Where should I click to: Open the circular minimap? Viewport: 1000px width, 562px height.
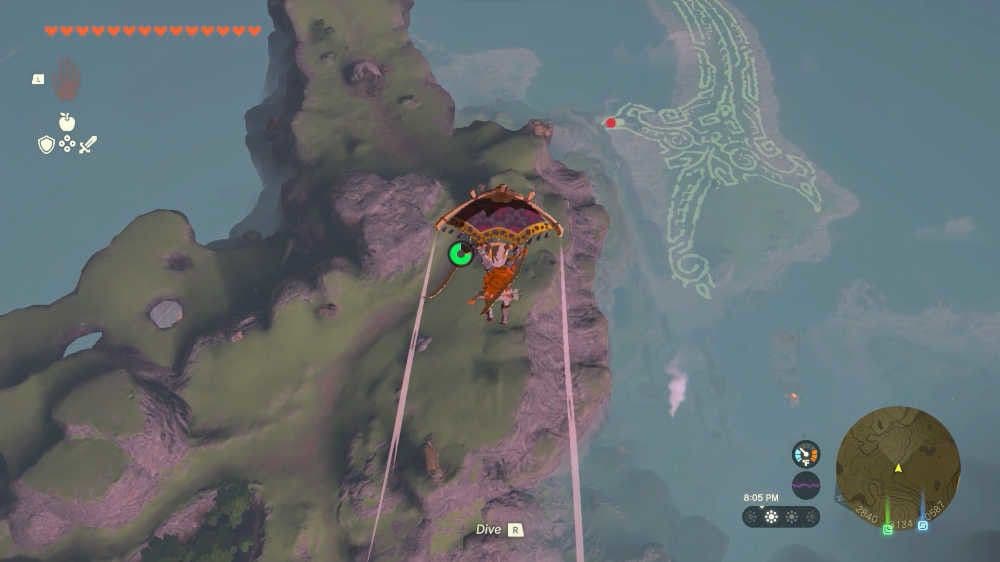click(898, 468)
